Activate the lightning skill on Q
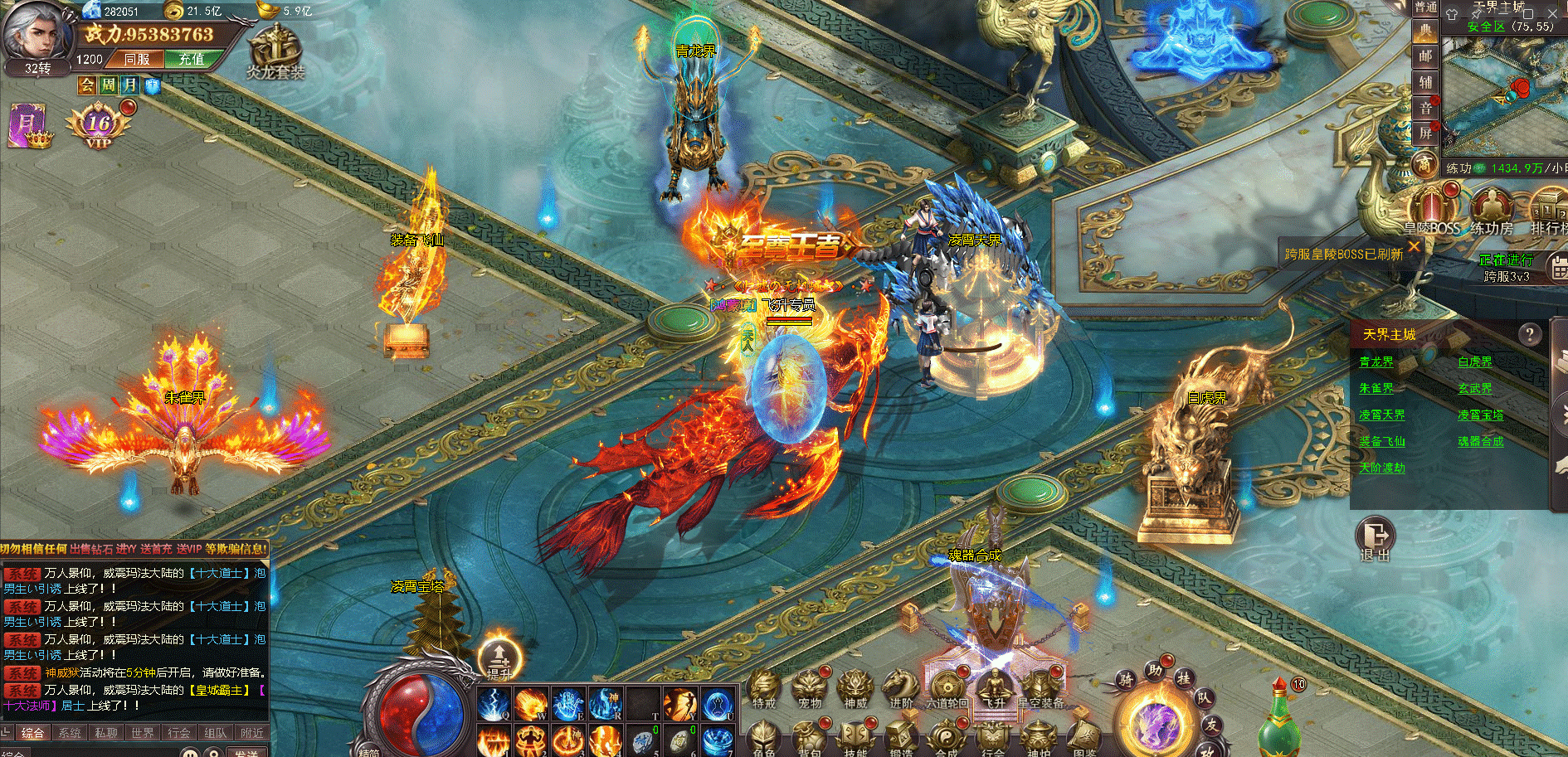Viewport: 1568px width, 757px height. pyautogui.click(x=494, y=704)
